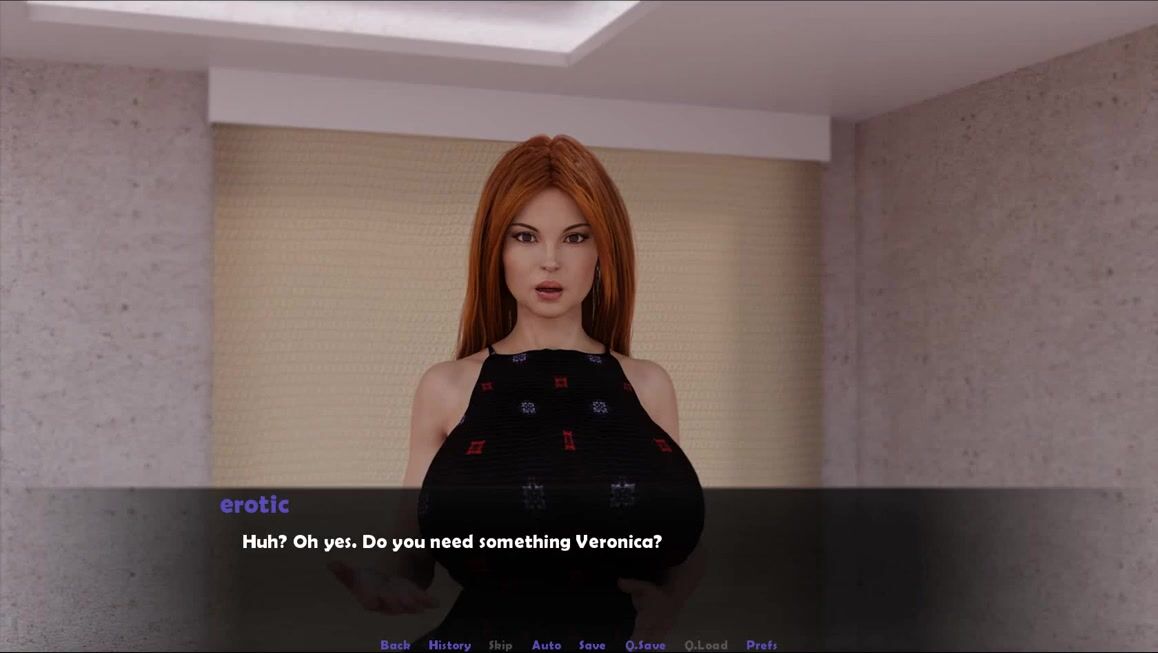Quick save with Q.Save

point(645,645)
